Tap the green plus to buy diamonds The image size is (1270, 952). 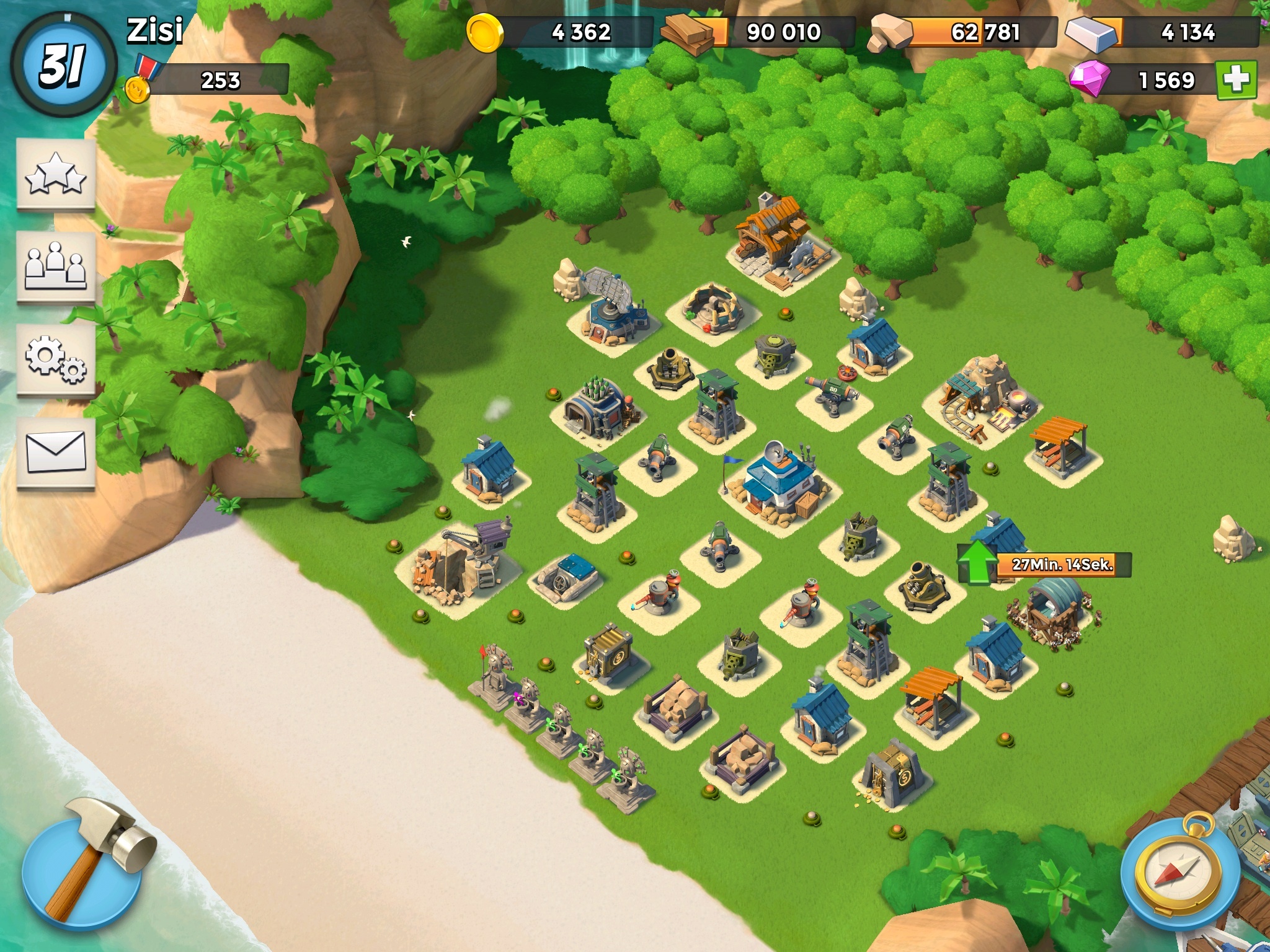tap(1236, 80)
